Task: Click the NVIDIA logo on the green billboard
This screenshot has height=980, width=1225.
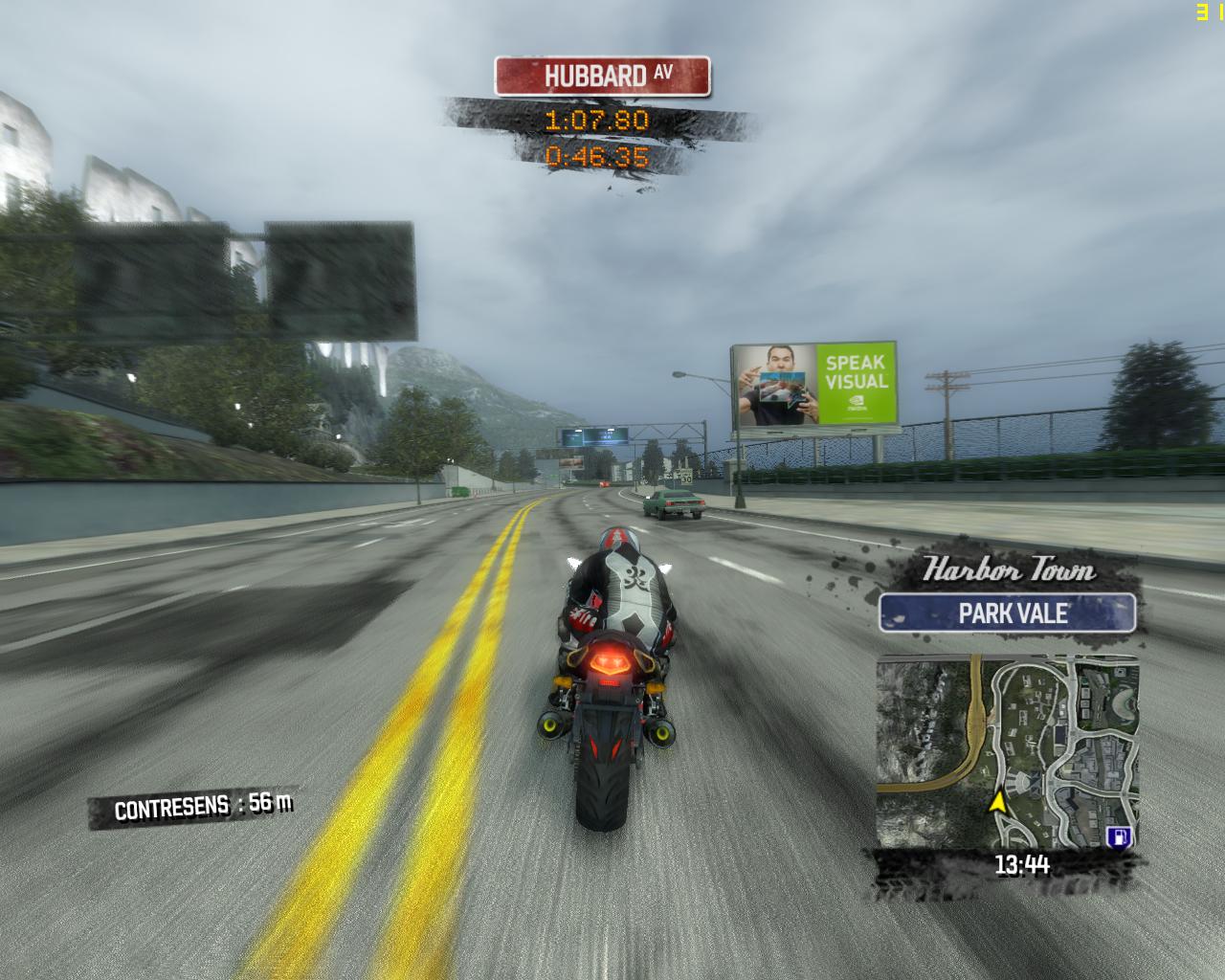Action: point(857,400)
